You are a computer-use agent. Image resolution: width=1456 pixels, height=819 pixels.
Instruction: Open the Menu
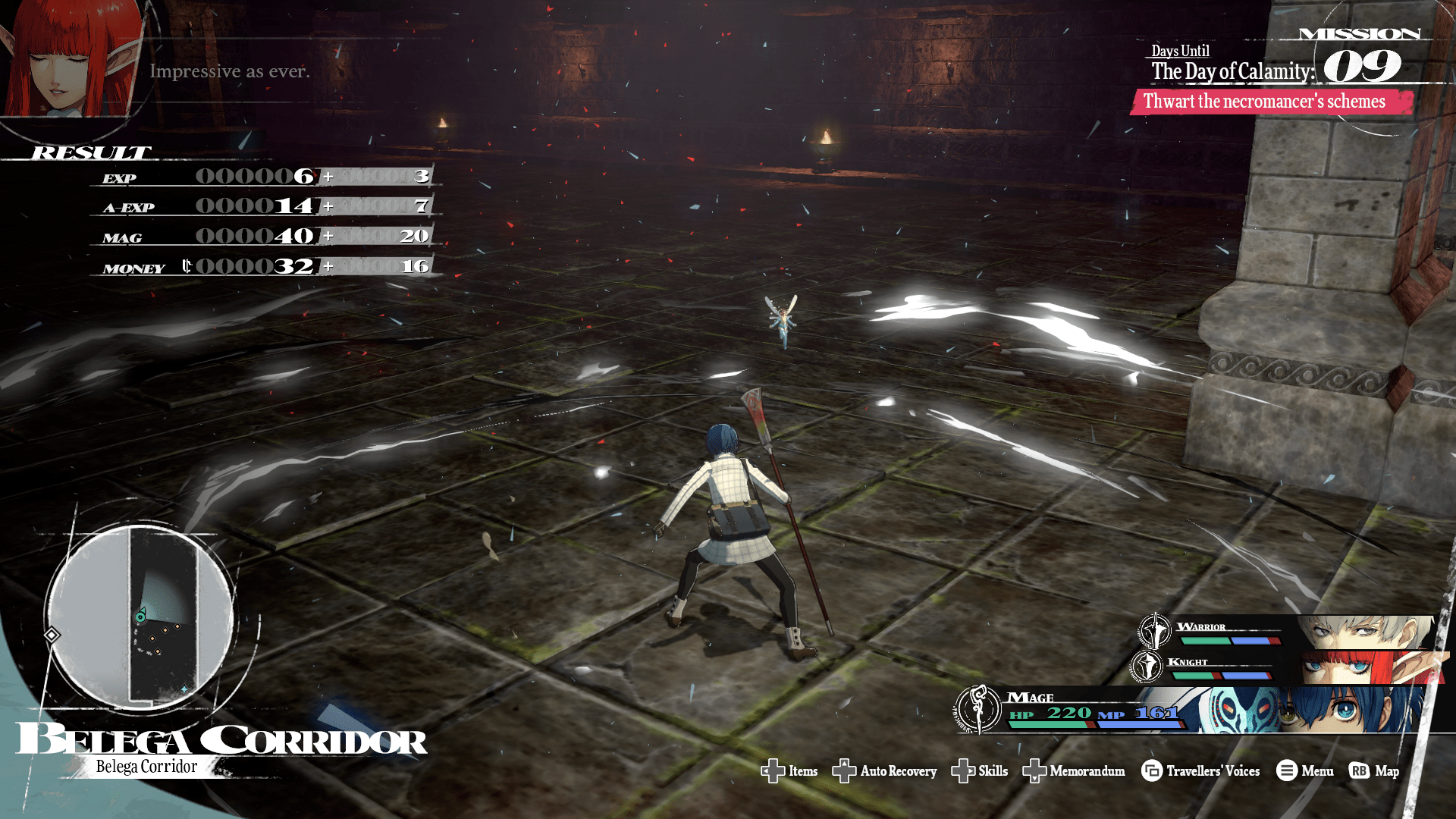[1304, 771]
